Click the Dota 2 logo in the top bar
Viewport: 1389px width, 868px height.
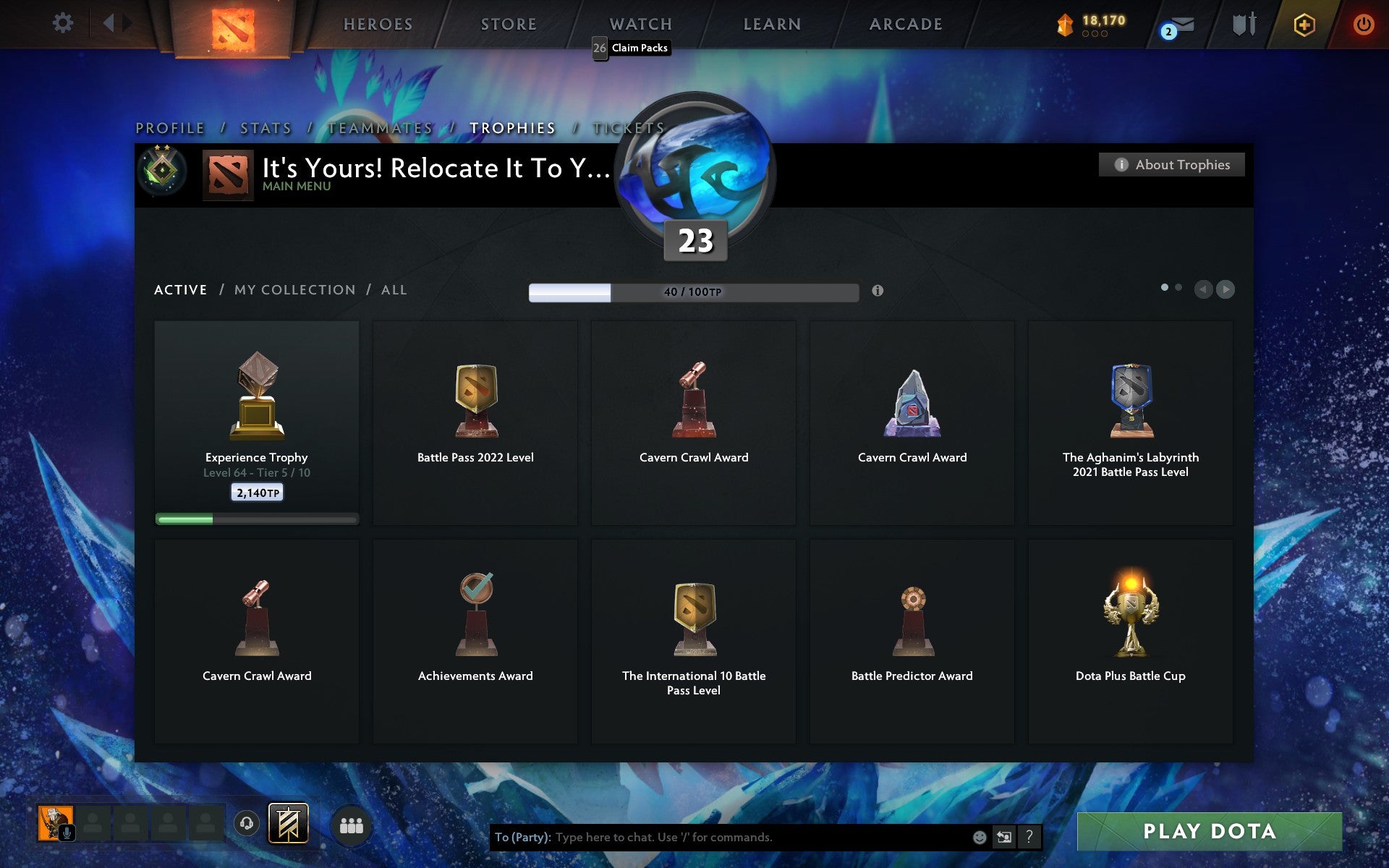tap(234, 22)
